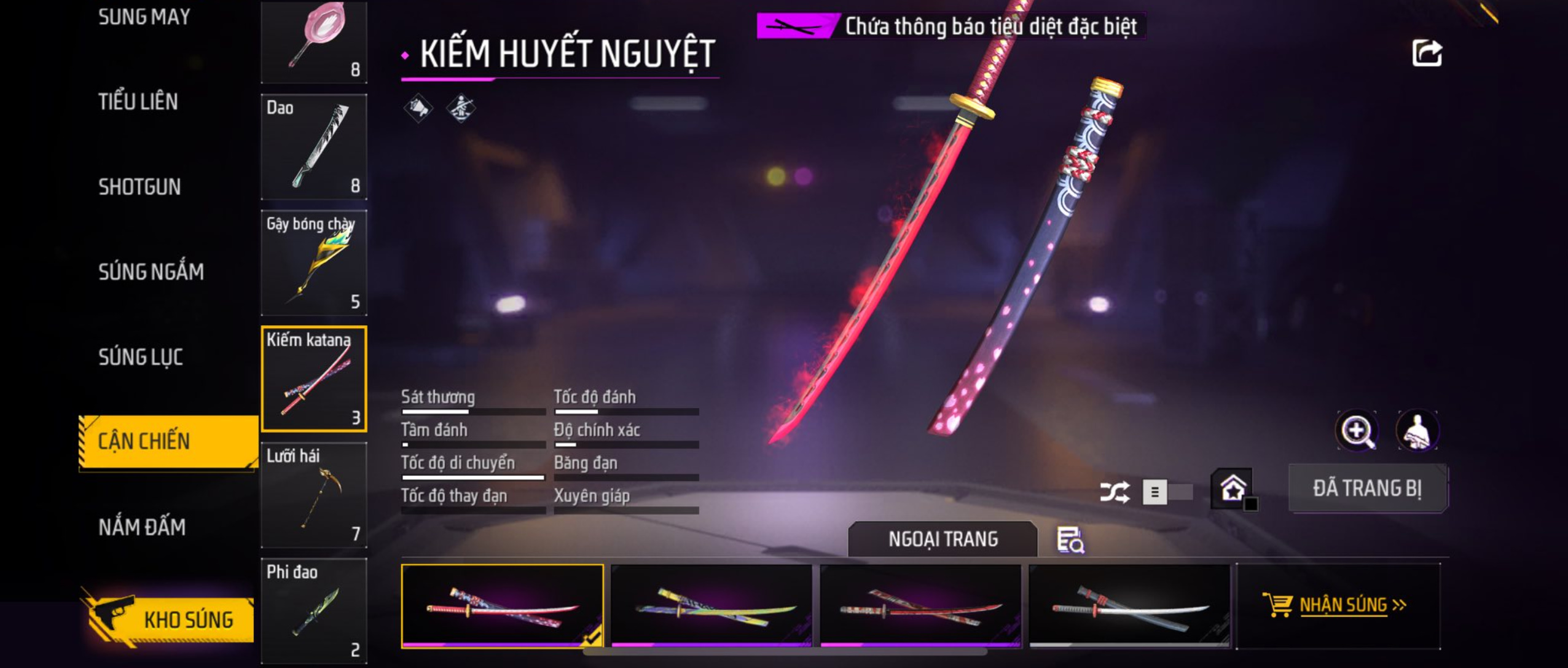
Task: Switch to the Shotgun category
Action: (139, 187)
